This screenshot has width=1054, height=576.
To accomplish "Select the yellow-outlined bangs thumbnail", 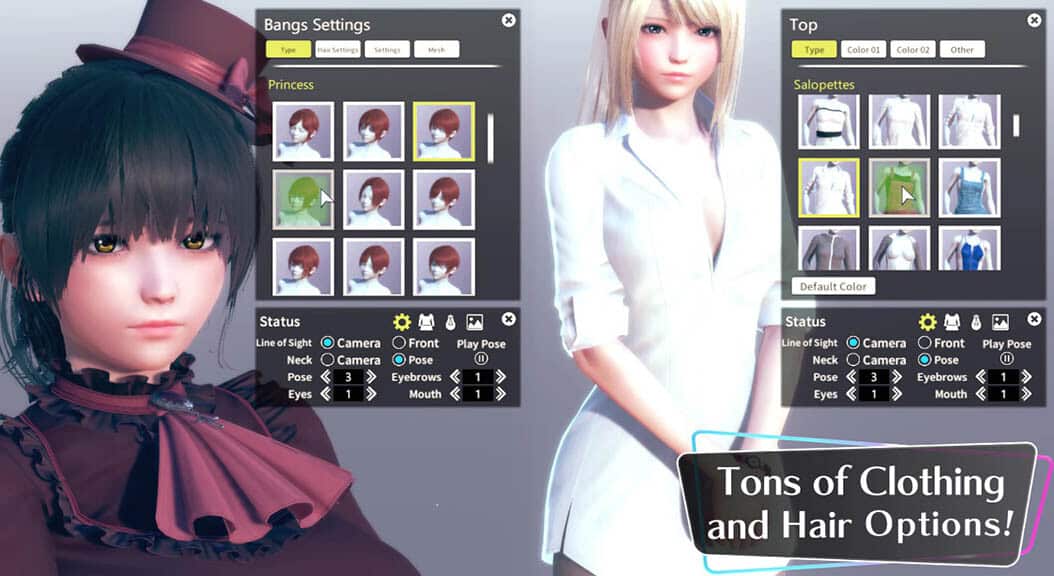I will pos(443,131).
